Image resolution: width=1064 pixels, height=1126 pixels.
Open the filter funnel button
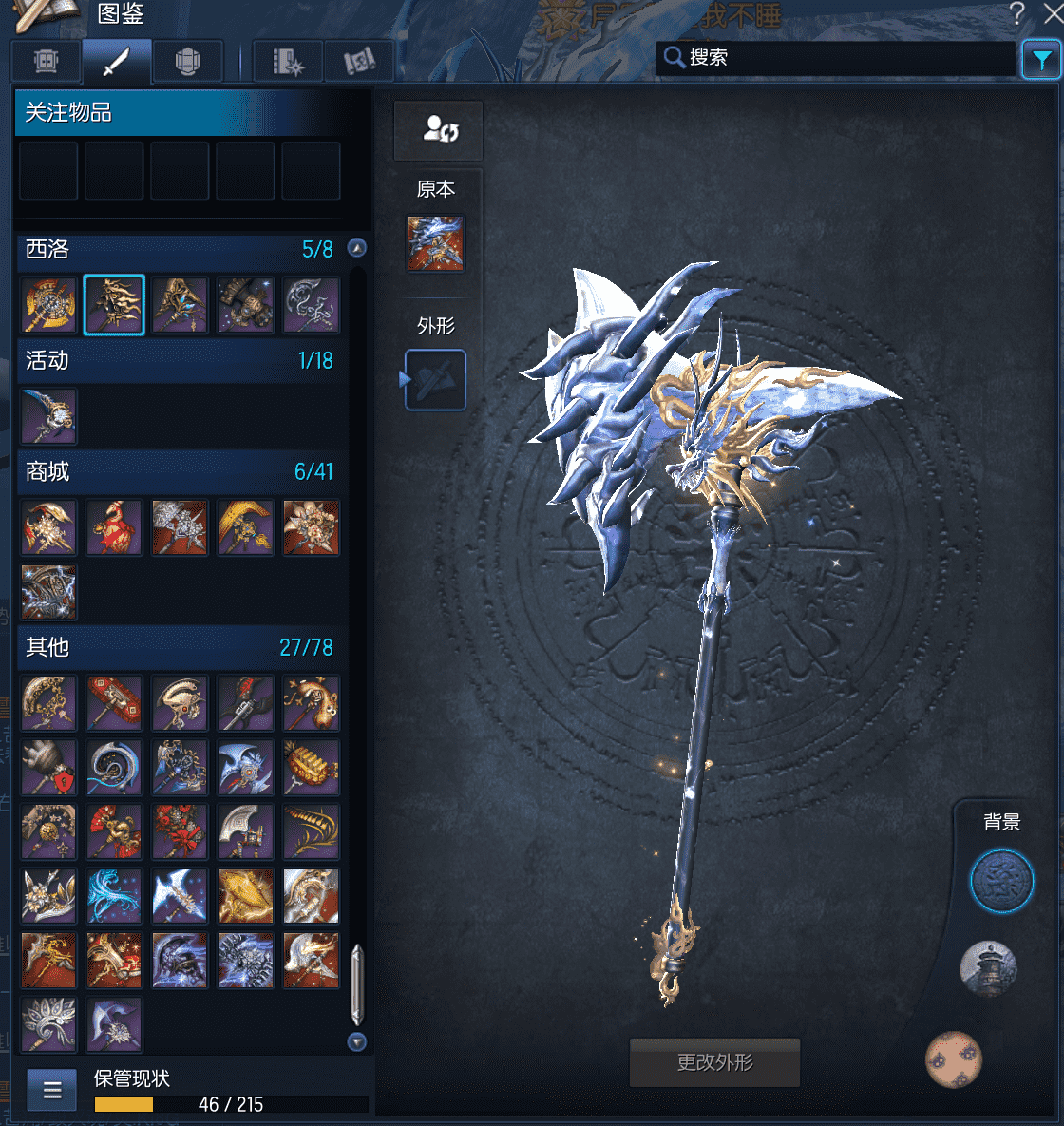point(1041,60)
